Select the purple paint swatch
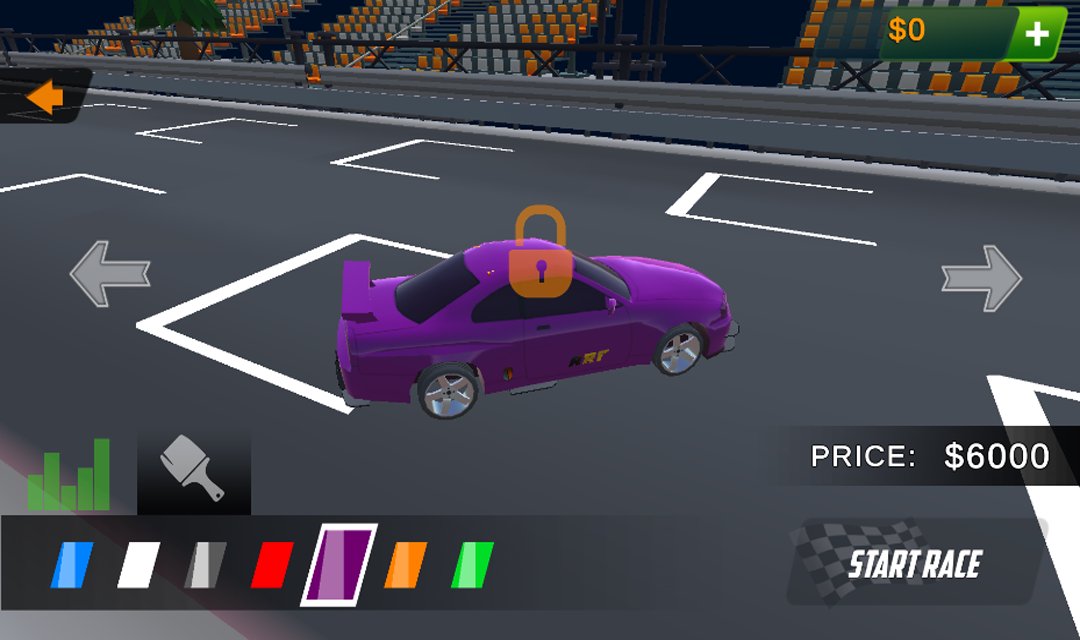Image resolution: width=1080 pixels, height=640 pixels. [x=339, y=565]
